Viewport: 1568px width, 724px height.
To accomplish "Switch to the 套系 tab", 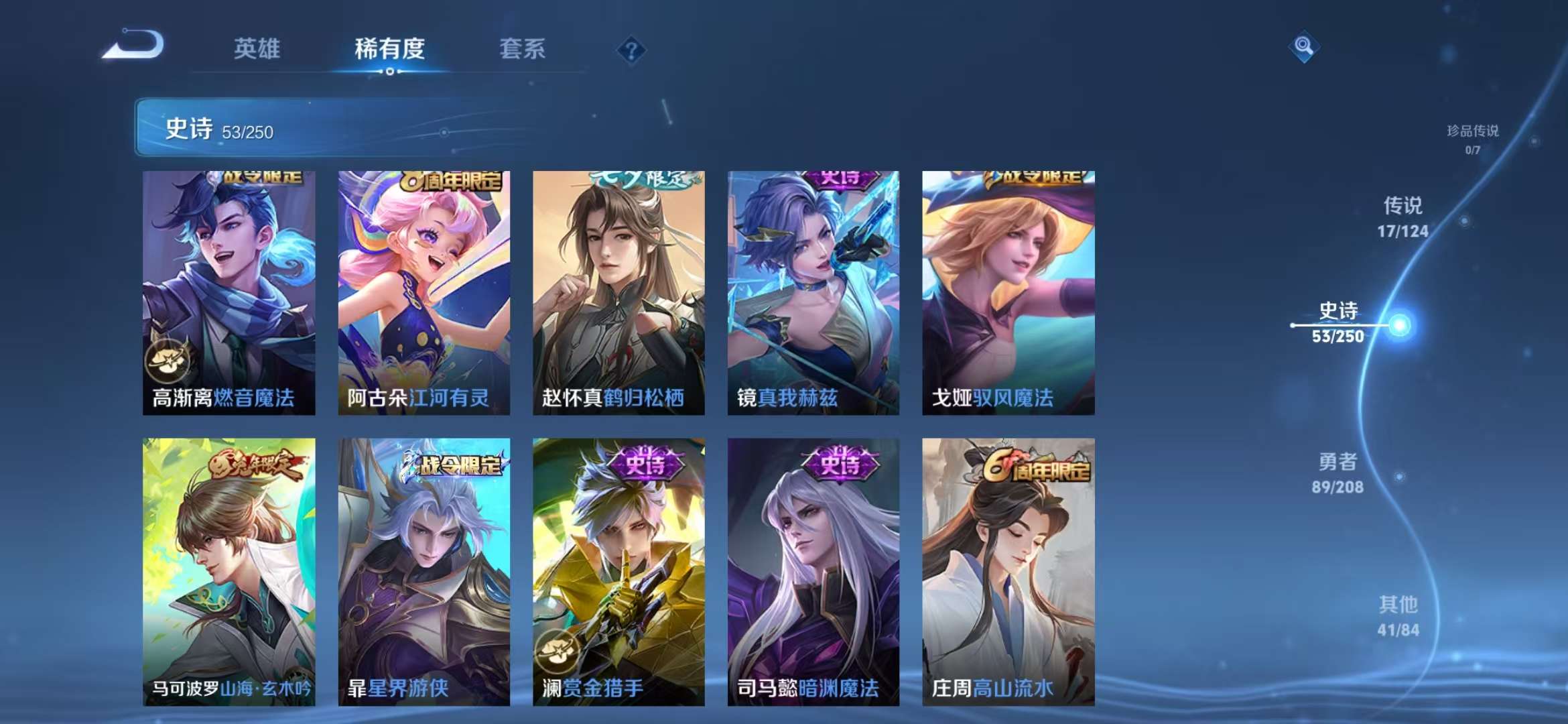I will tap(522, 50).
